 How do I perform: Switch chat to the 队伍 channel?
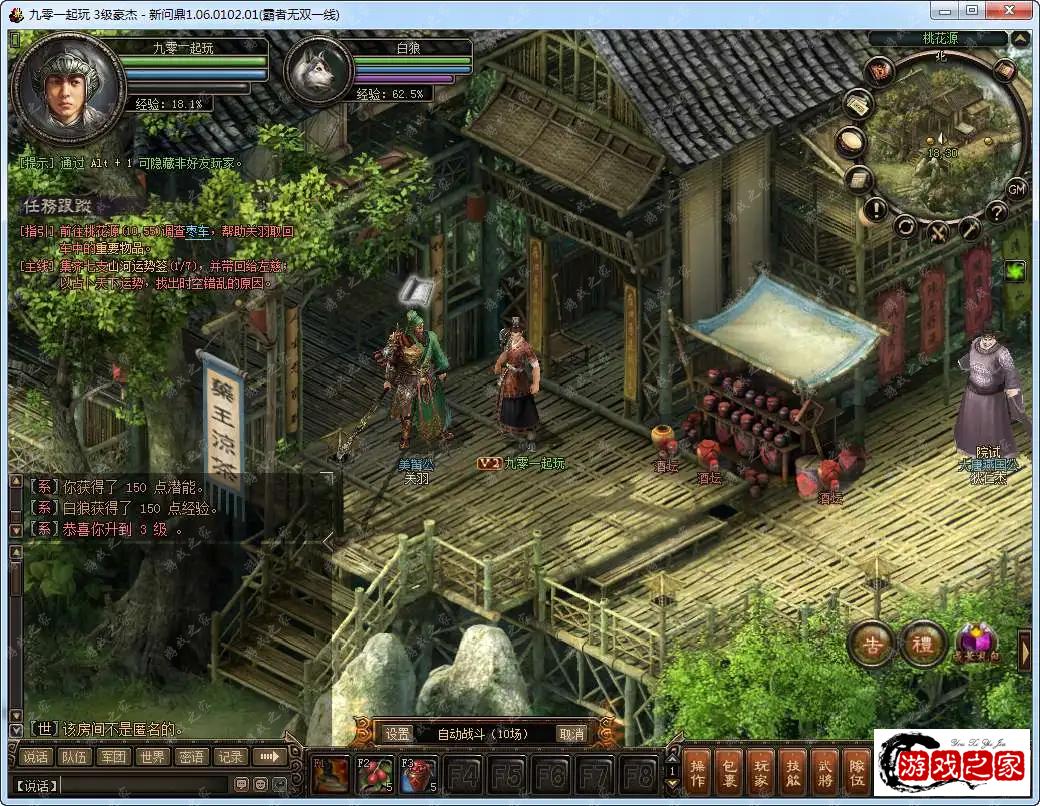[74, 757]
